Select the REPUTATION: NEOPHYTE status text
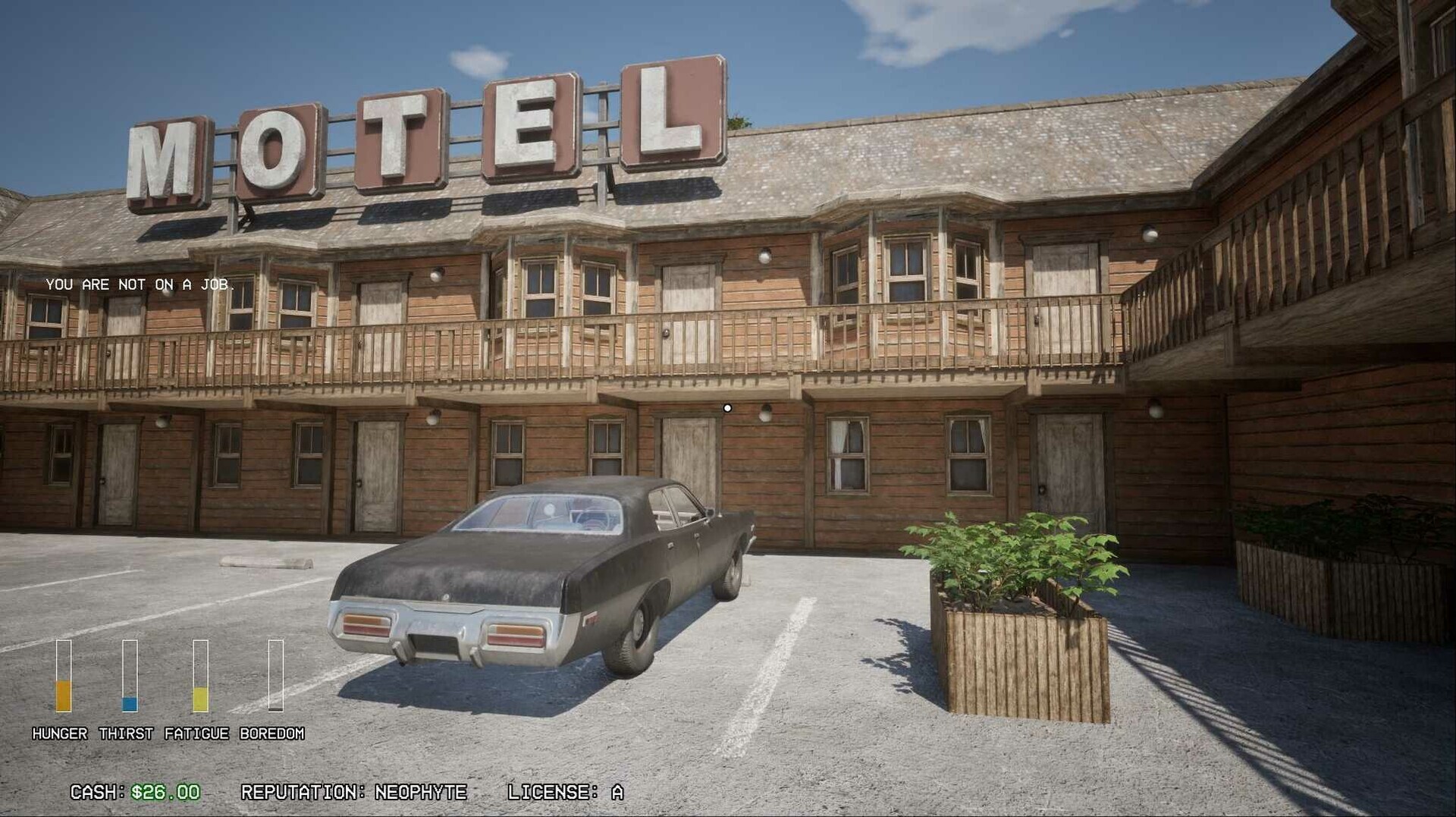The image size is (1456, 817). click(x=353, y=791)
